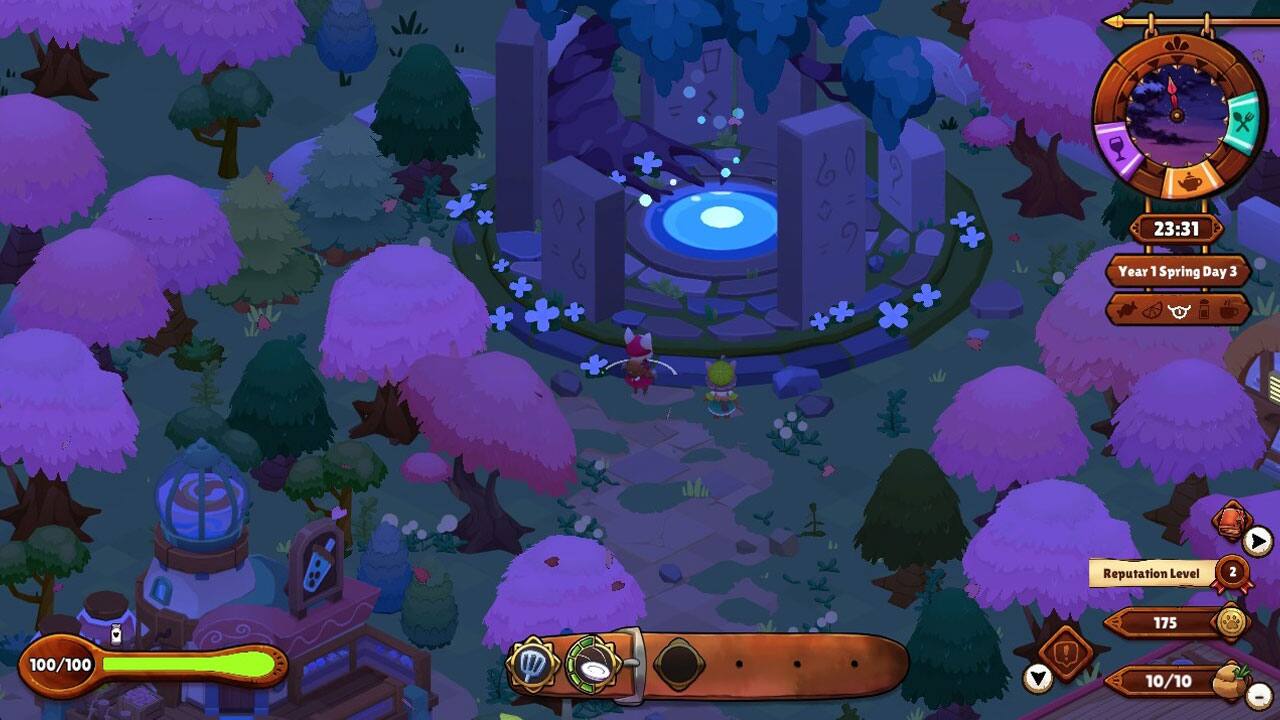Click the cow skull ingredient icon
The image size is (1280, 720).
click(x=1178, y=310)
